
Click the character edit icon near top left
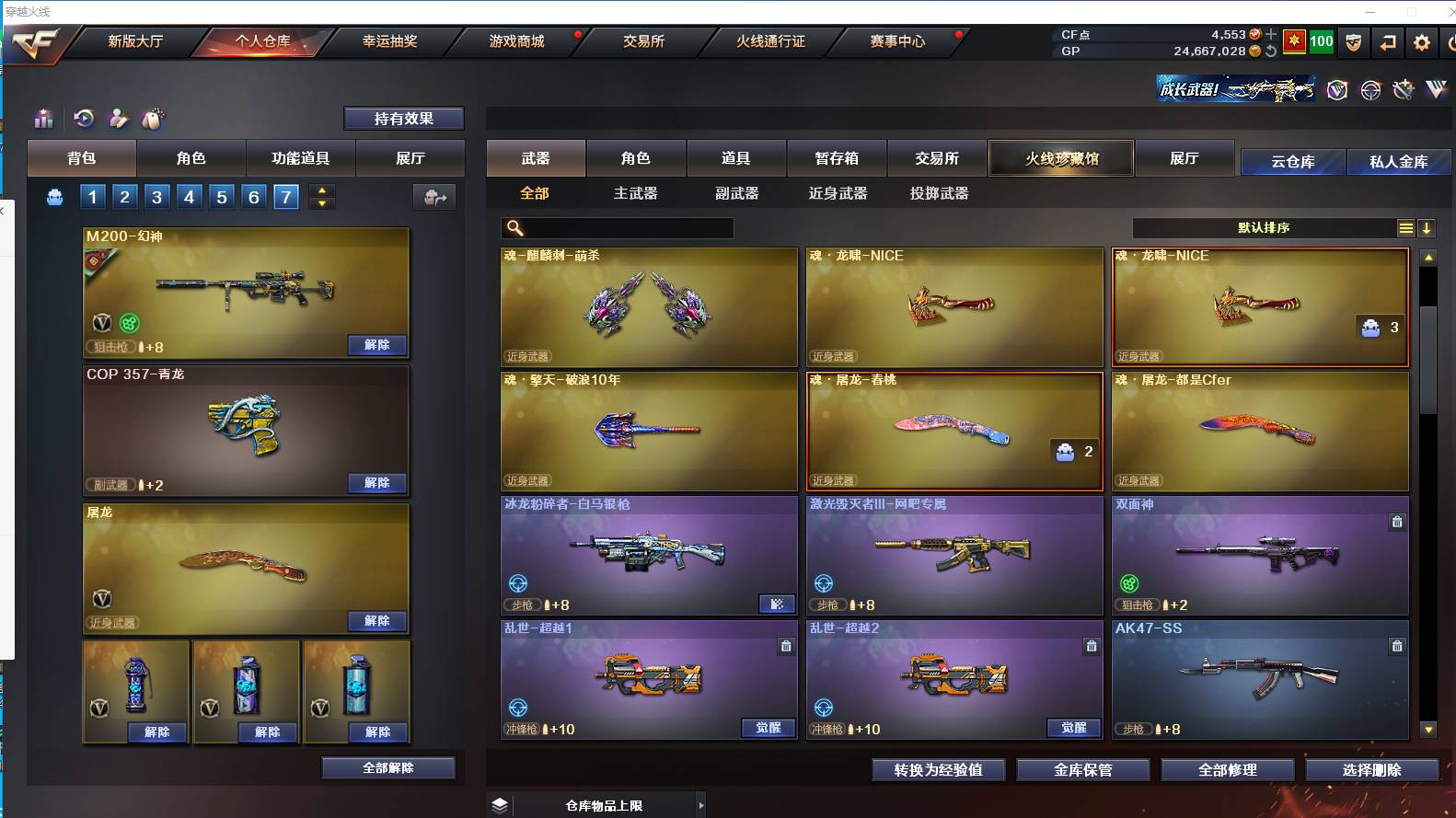[118, 119]
